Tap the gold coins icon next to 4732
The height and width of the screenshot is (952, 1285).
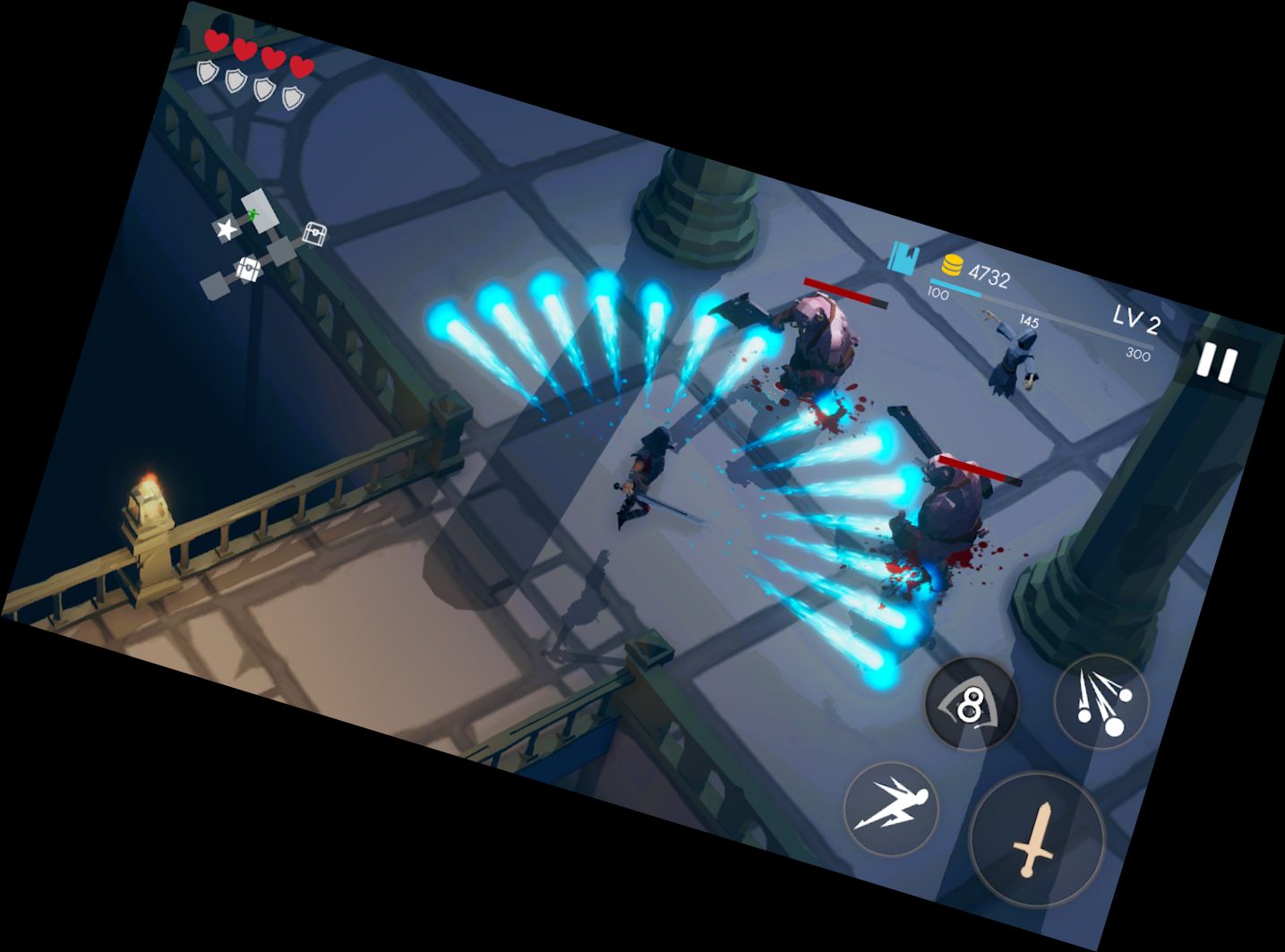coord(953,265)
